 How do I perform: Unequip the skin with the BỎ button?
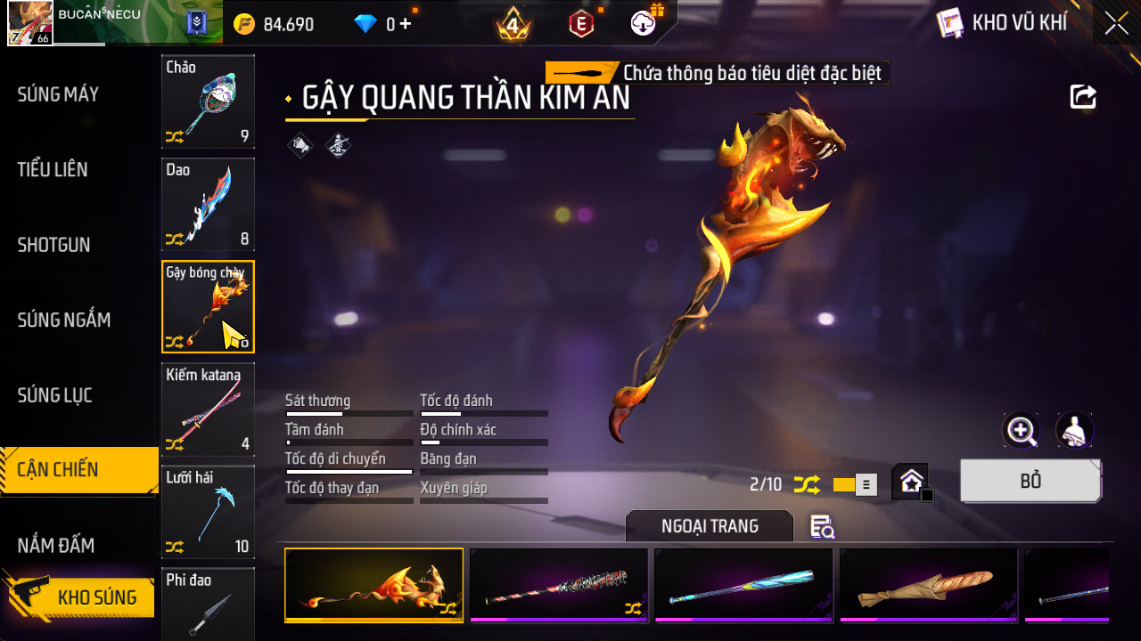click(1030, 481)
